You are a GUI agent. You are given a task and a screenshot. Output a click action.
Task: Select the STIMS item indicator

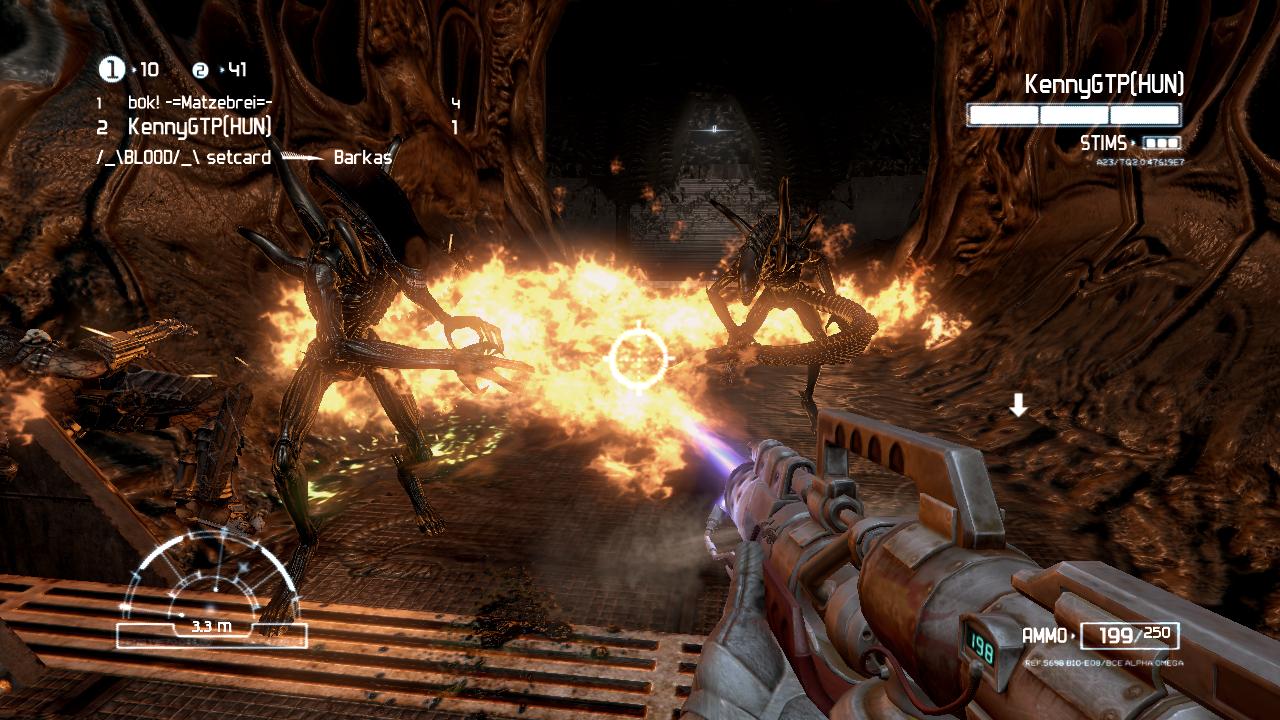[x=1130, y=143]
